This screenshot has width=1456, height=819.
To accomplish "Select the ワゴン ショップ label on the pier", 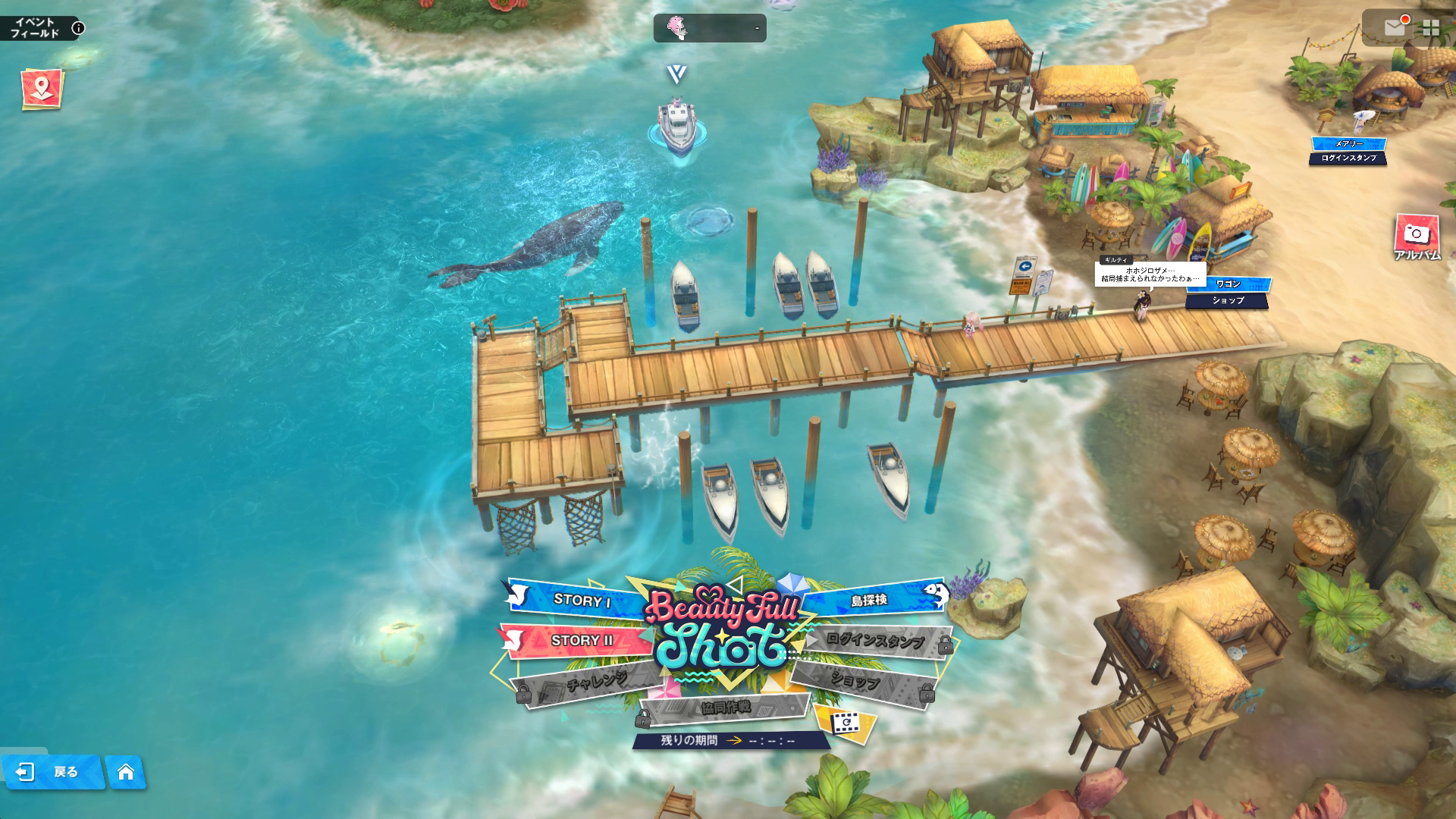I will click(1228, 292).
